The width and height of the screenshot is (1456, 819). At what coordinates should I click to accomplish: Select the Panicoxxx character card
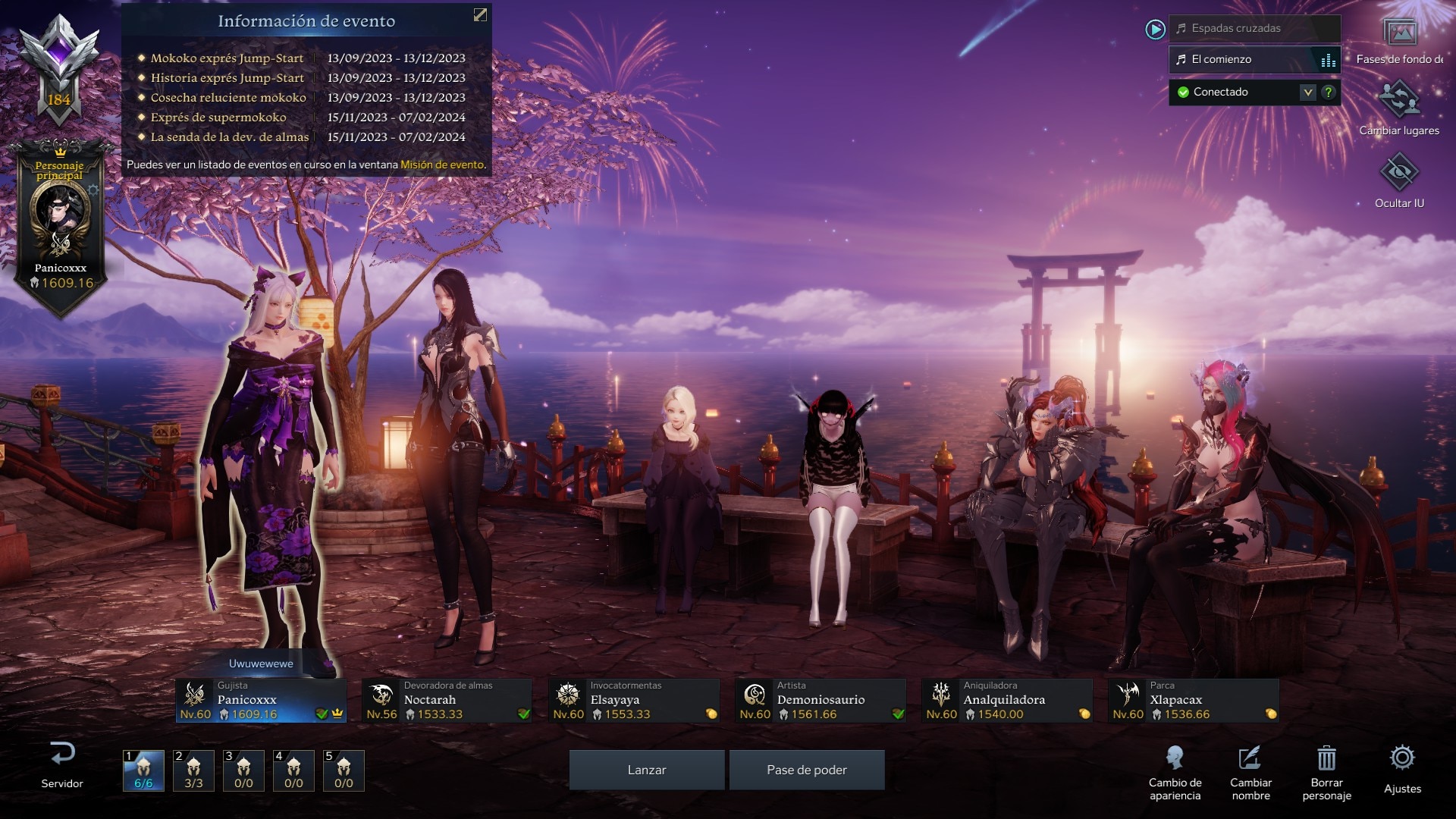tap(261, 701)
